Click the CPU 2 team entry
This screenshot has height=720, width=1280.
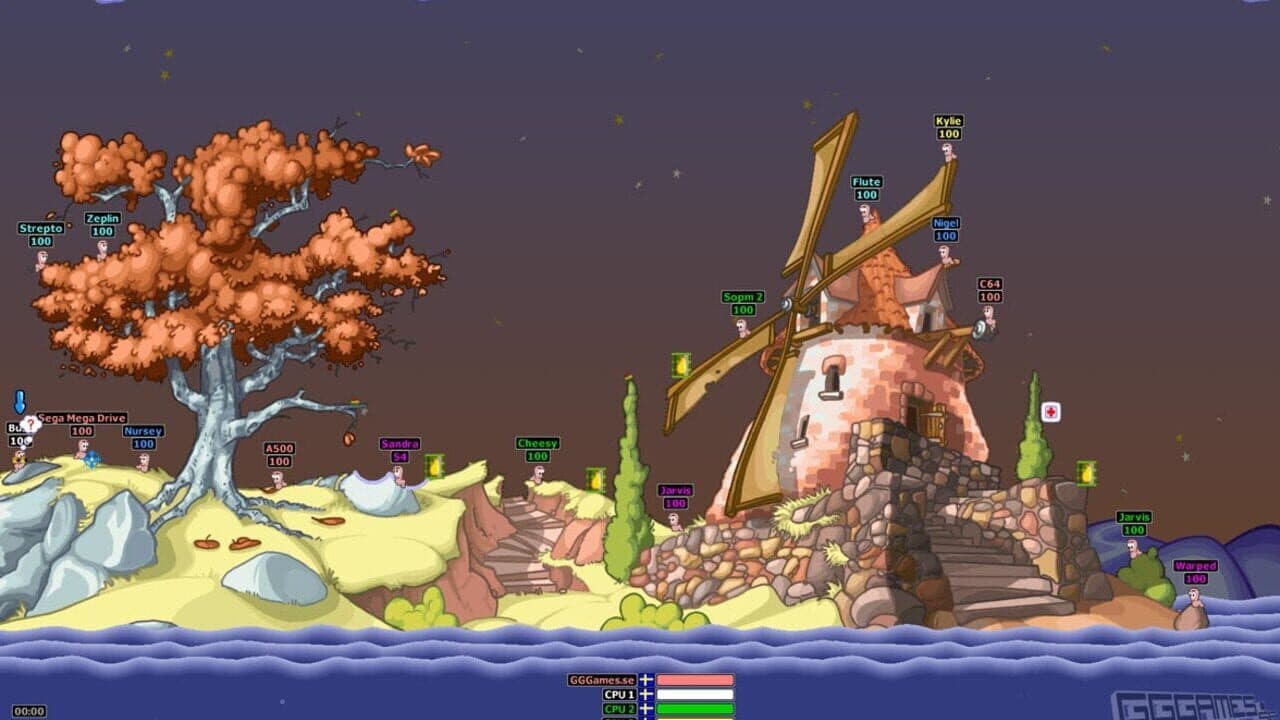(619, 708)
